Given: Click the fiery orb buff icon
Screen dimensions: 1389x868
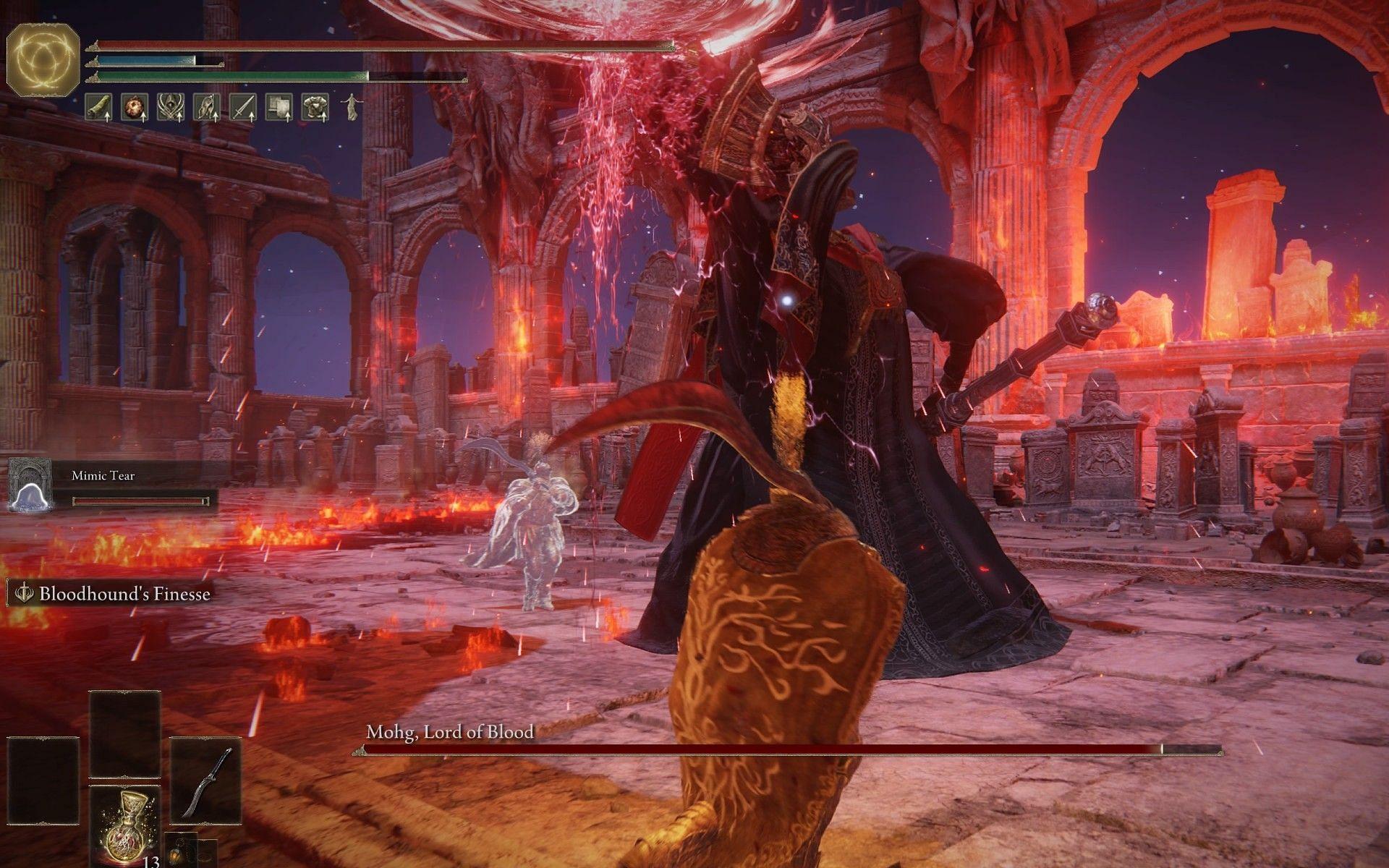Looking at the screenshot, I should (x=134, y=107).
